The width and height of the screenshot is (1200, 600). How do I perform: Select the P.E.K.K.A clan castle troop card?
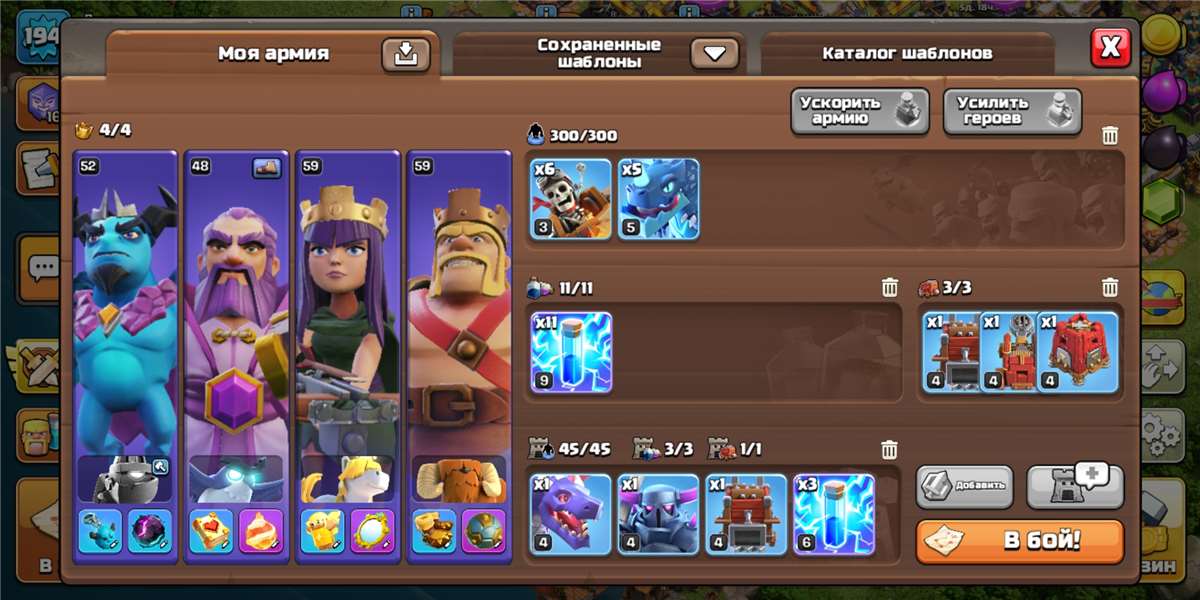click(x=658, y=514)
